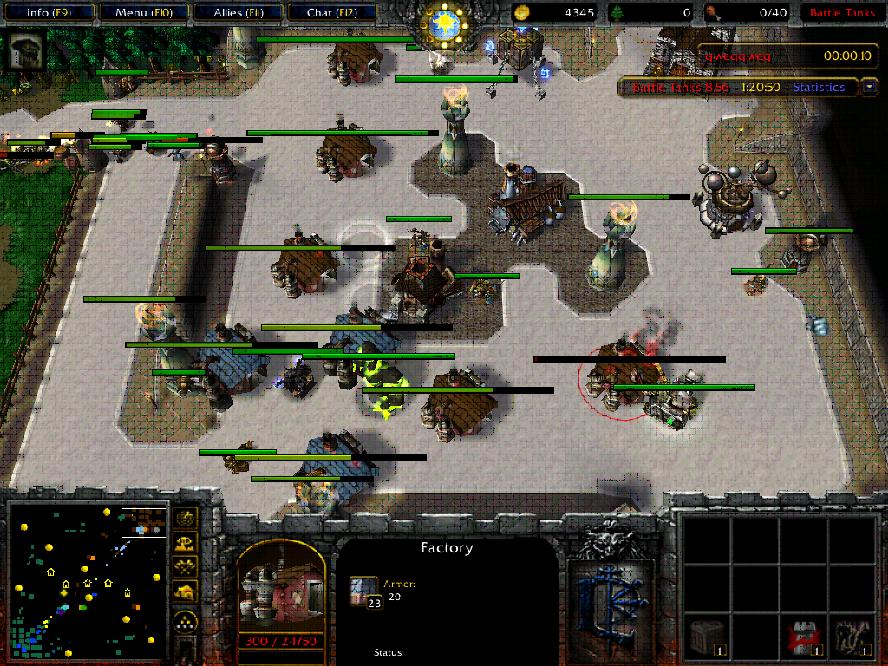Click the red-crossed tower command icon
Screen dimensions: 888x666
click(797, 636)
